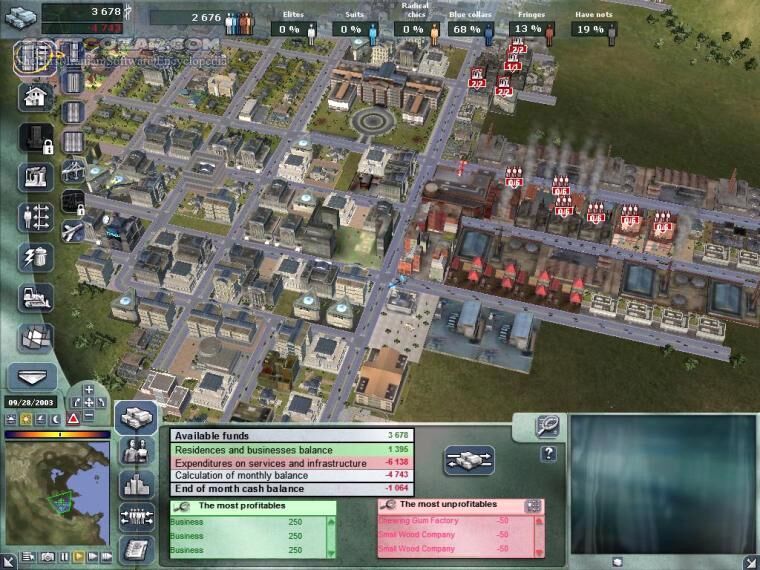
Task: Click the cash transfer arrows button
Action: 468,460
